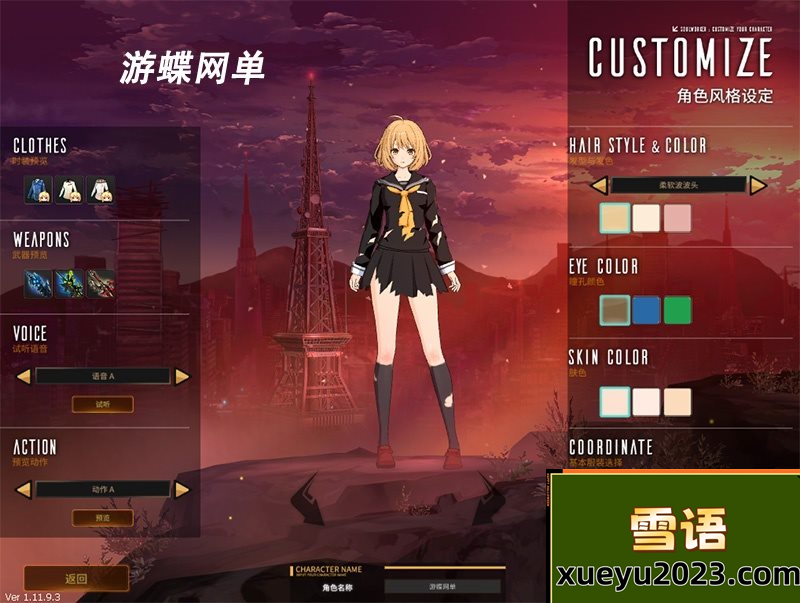
Task: Pick the pink hair color swatch
Action: pyautogui.click(x=677, y=219)
